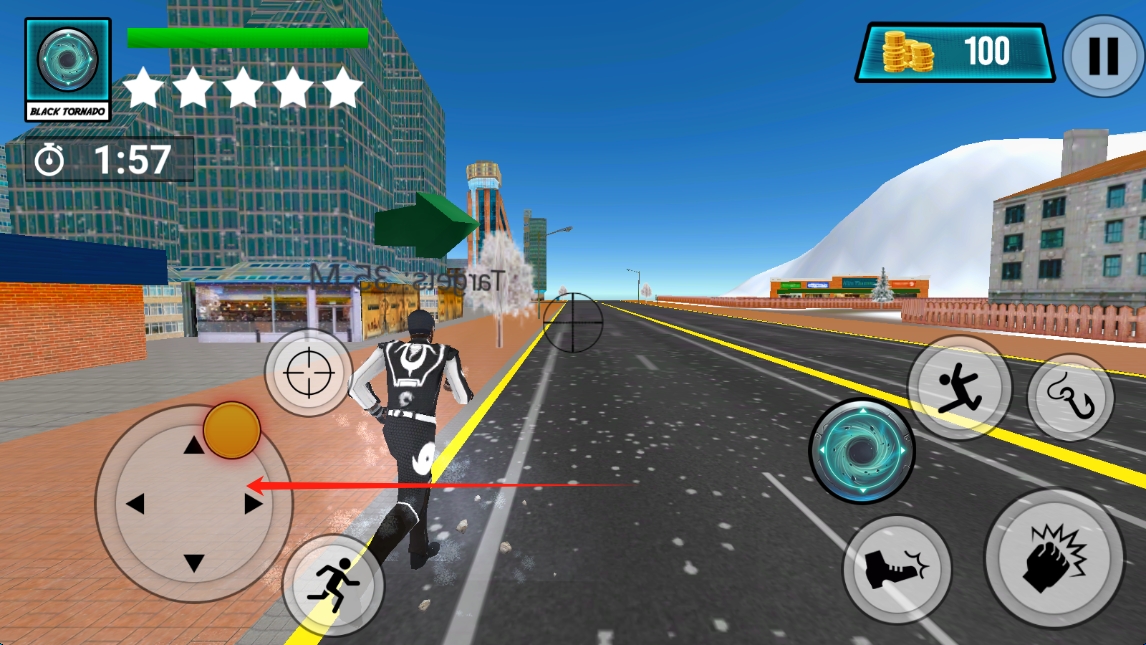1146x645 pixels.
Task: Tap the joystick's left arrow
Action: click(x=136, y=503)
